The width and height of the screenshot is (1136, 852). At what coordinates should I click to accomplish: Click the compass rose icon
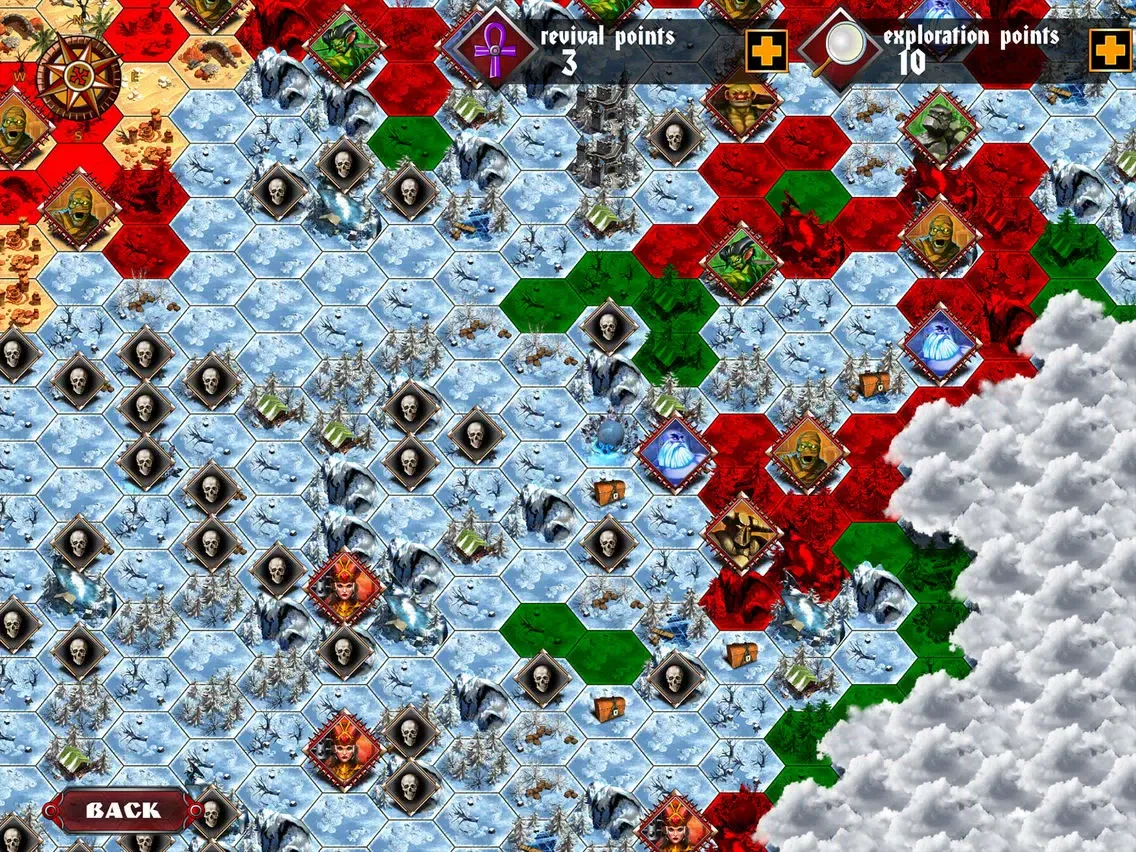[78, 76]
